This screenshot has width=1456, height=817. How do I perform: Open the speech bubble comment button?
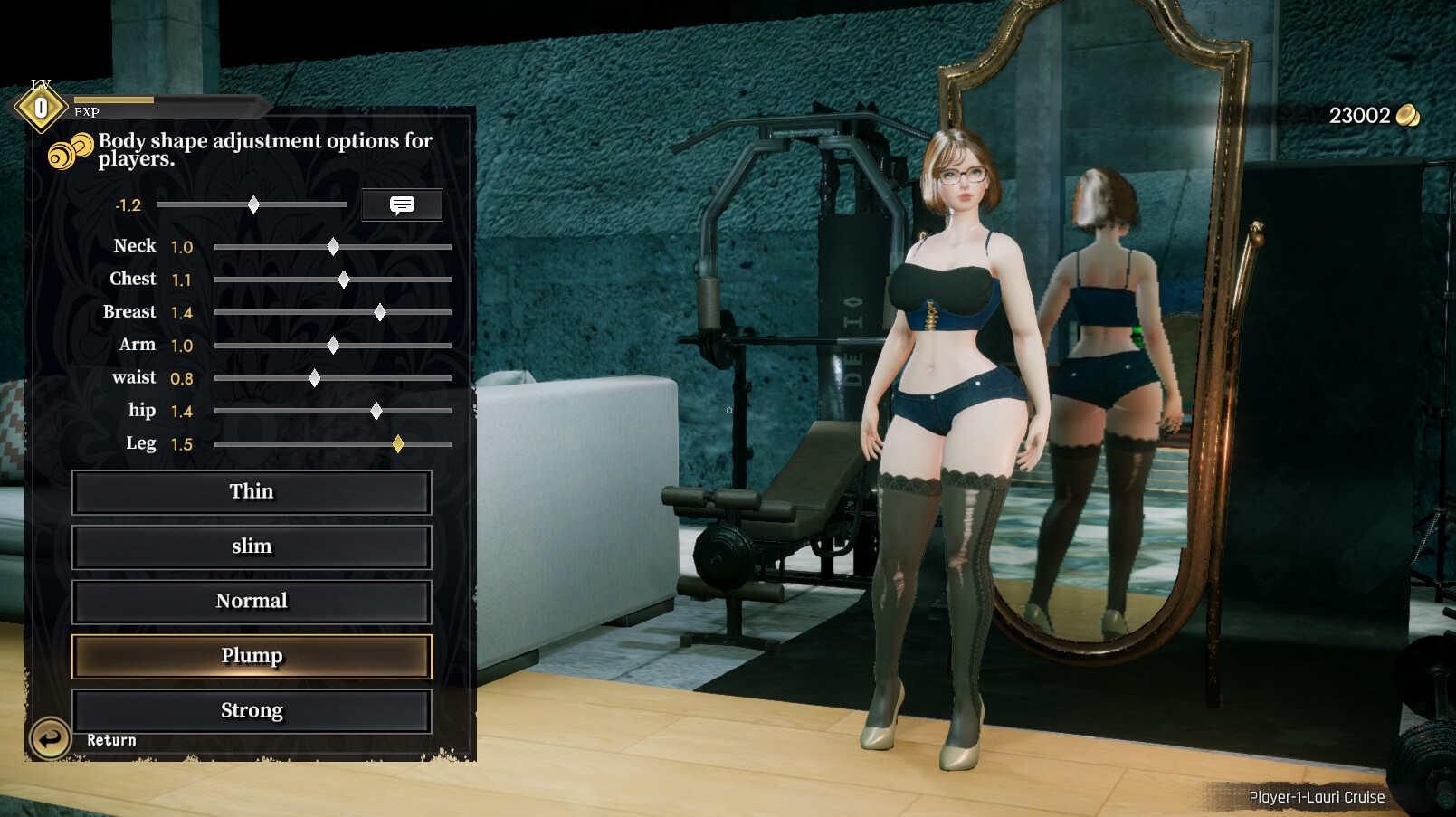click(402, 204)
